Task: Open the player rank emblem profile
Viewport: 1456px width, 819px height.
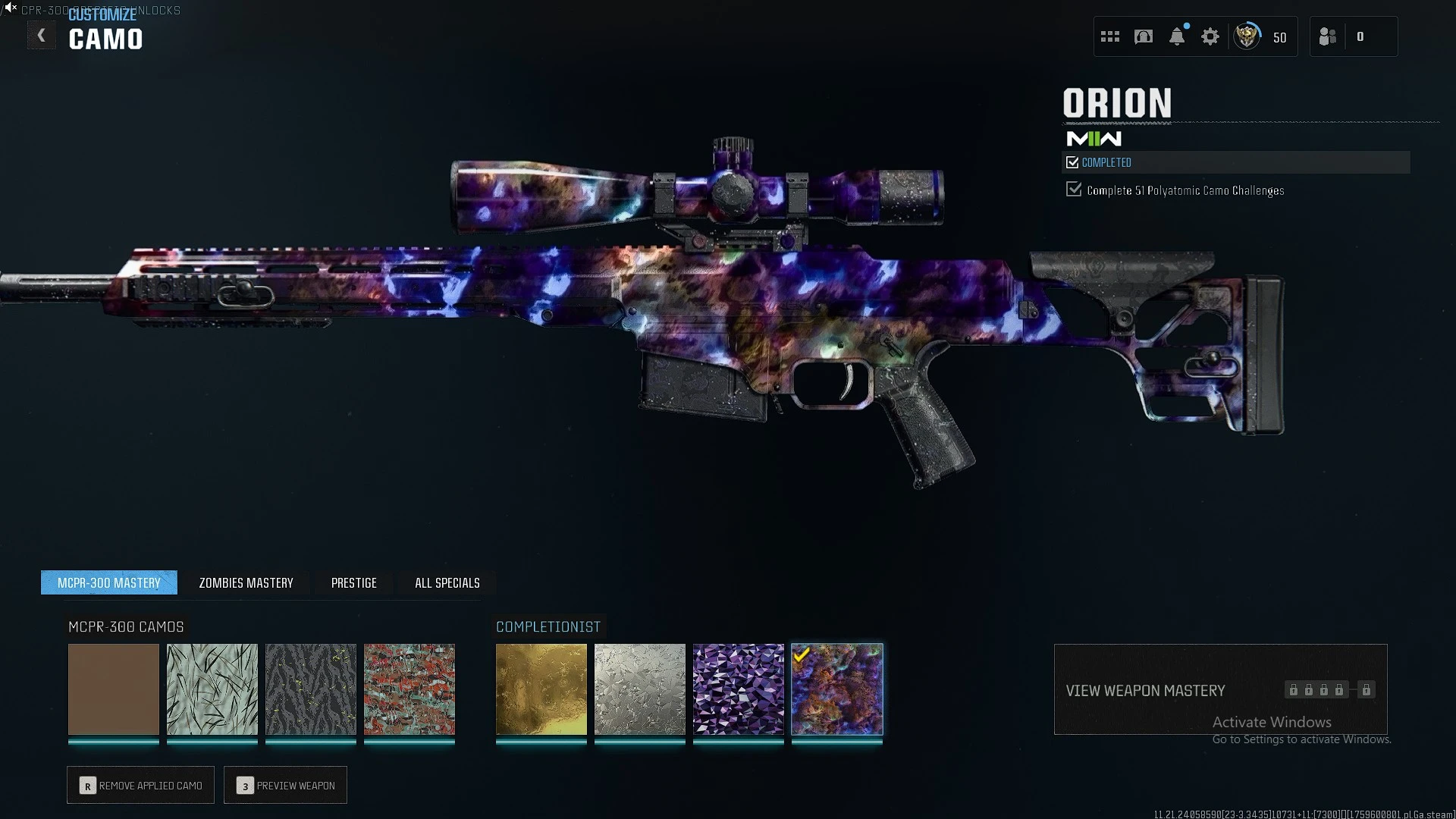Action: click(x=1247, y=36)
